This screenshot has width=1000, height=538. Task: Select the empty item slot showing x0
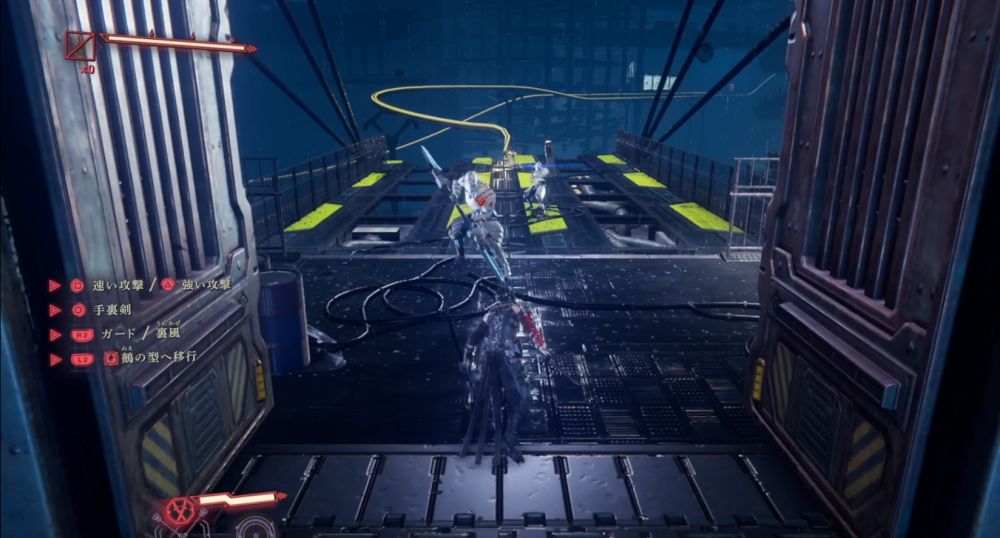[x=81, y=46]
